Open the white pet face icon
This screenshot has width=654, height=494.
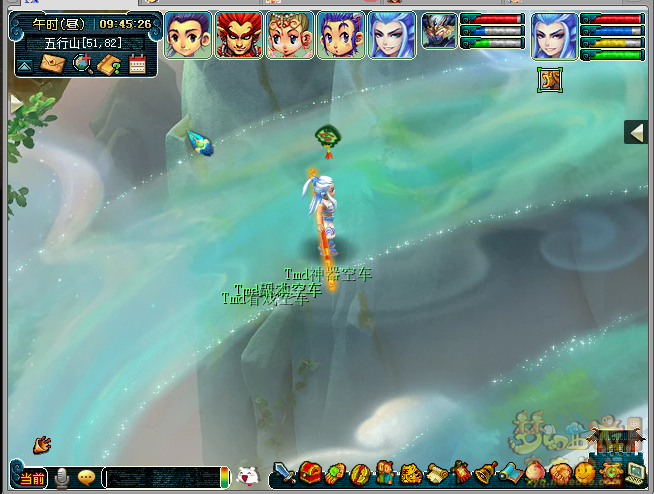[x=248, y=477]
